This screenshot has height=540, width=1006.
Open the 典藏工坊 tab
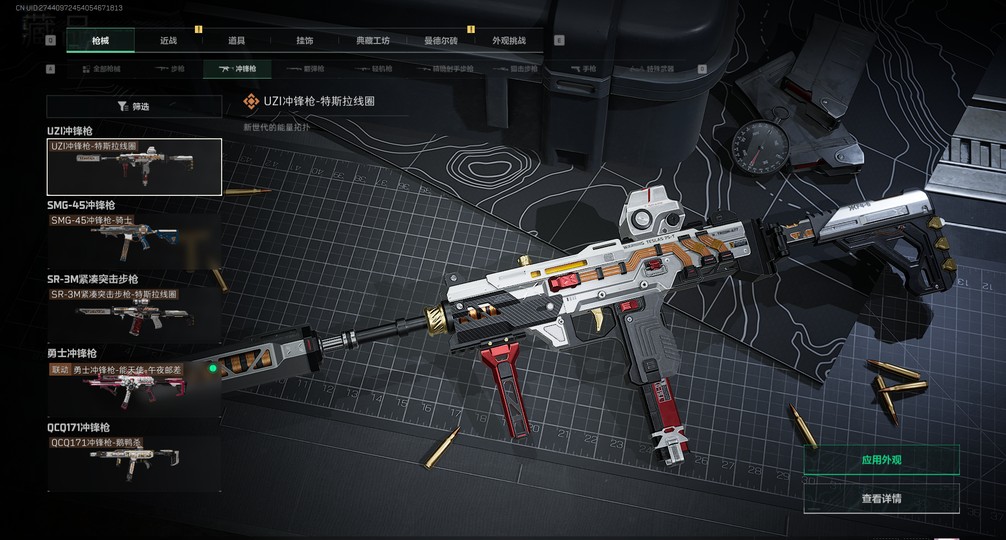(x=372, y=40)
